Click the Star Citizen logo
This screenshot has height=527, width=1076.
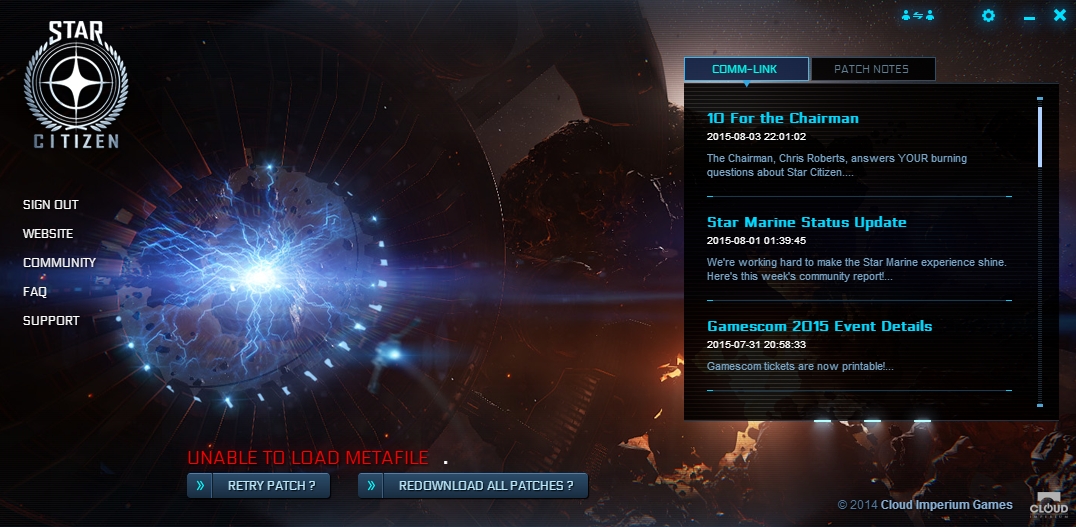76,85
